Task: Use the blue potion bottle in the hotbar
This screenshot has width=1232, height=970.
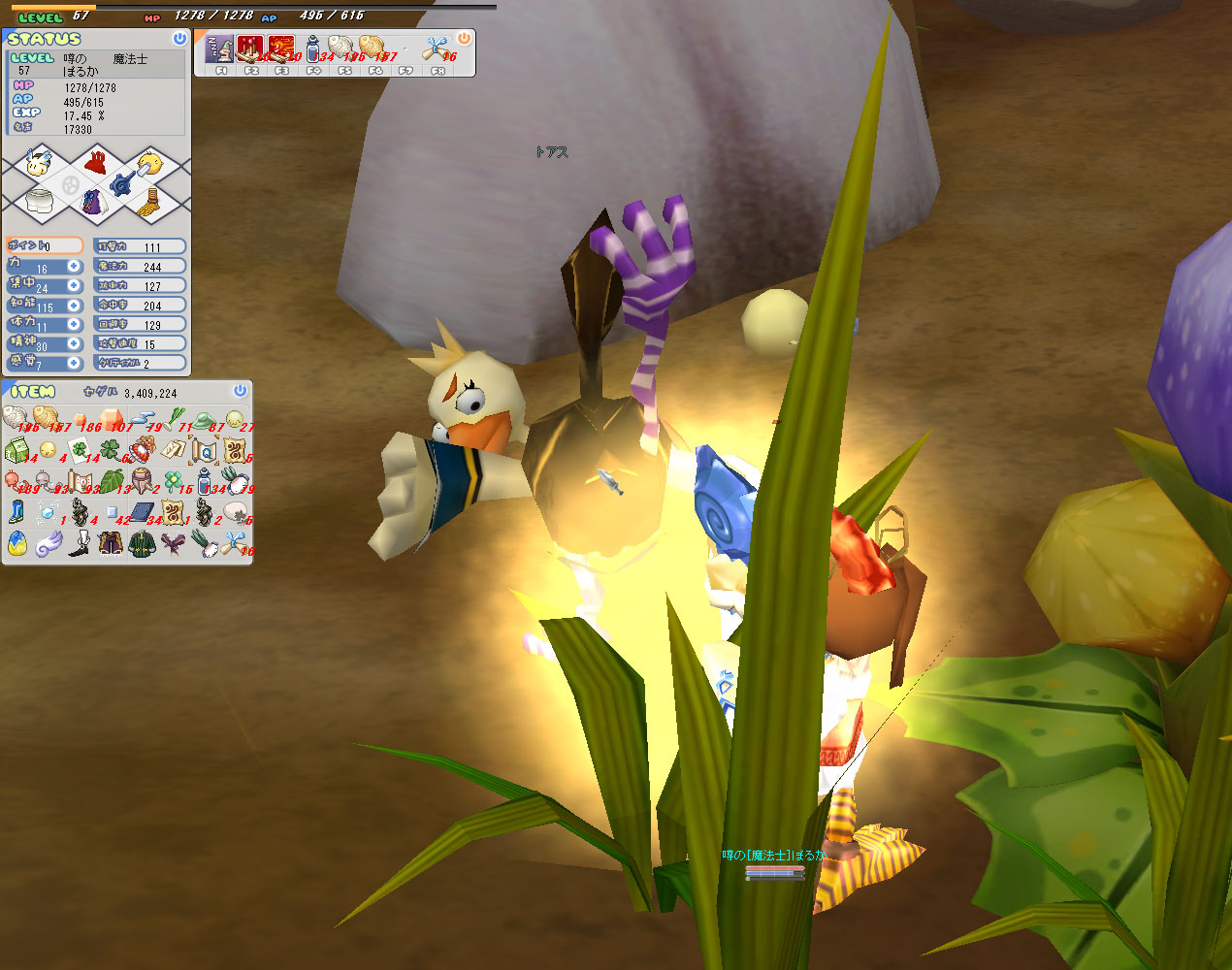Action: (x=312, y=48)
